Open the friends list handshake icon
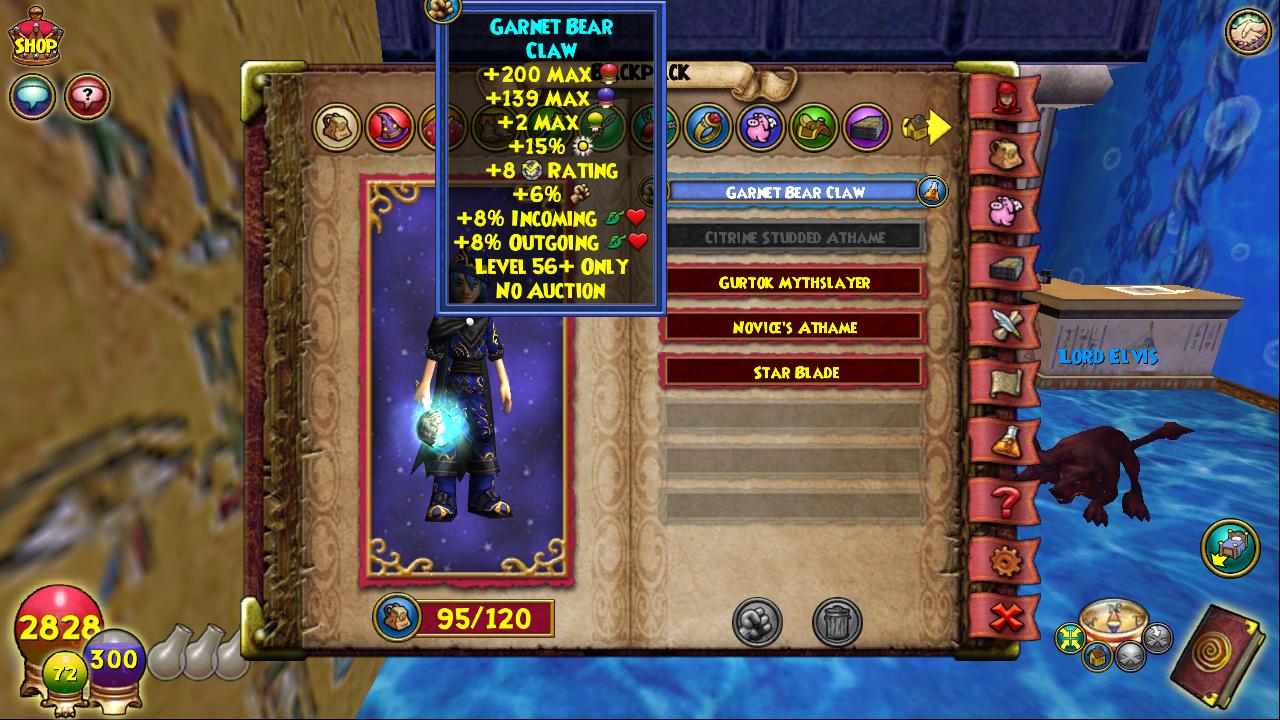This screenshot has width=1280, height=720. [1247, 34]
